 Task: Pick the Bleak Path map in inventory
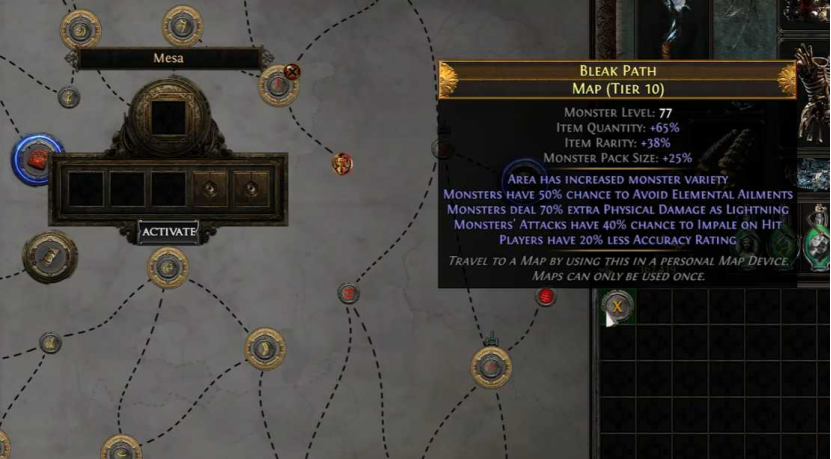pos(619,305)
